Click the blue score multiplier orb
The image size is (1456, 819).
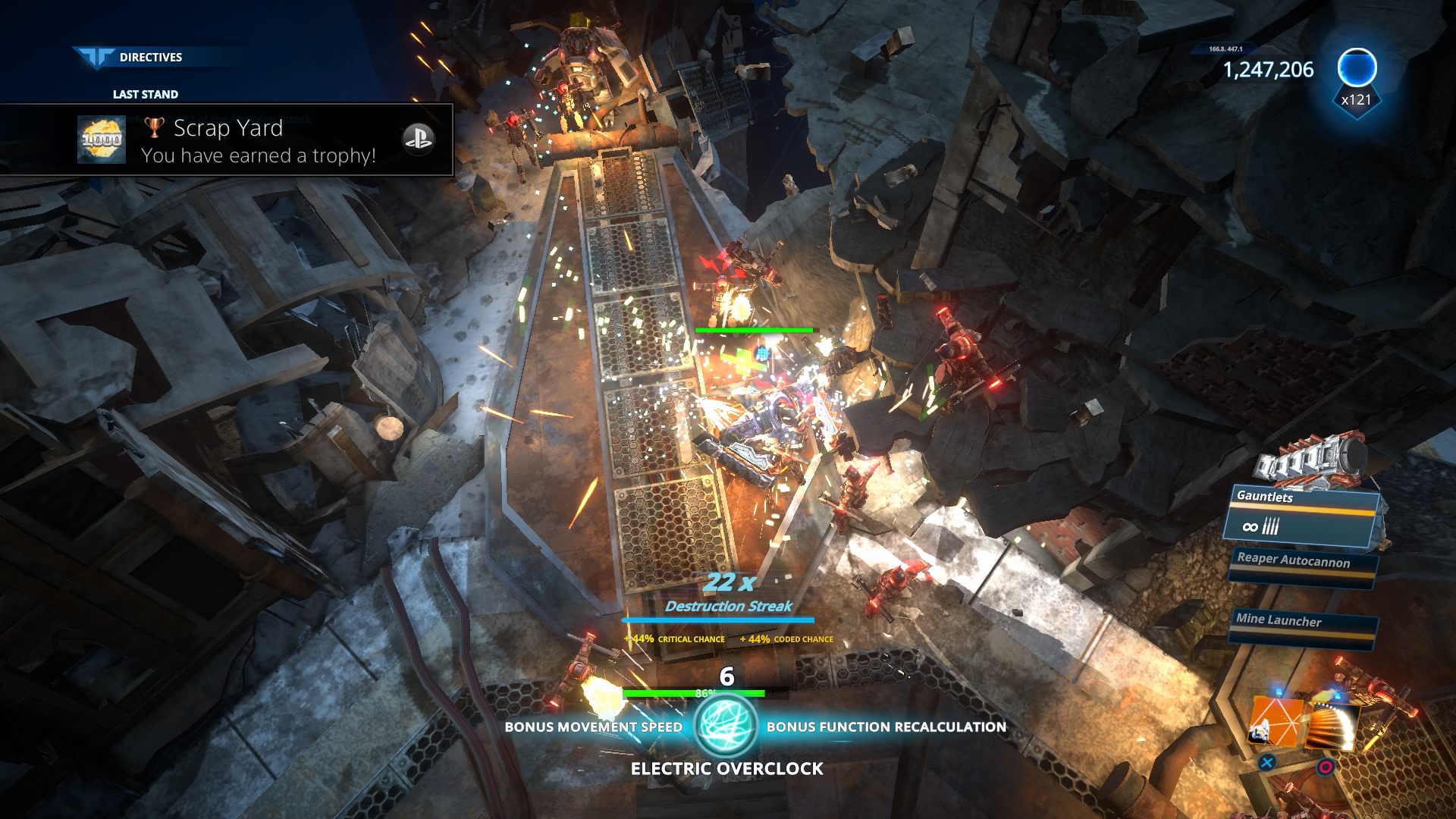(1357, 68)
